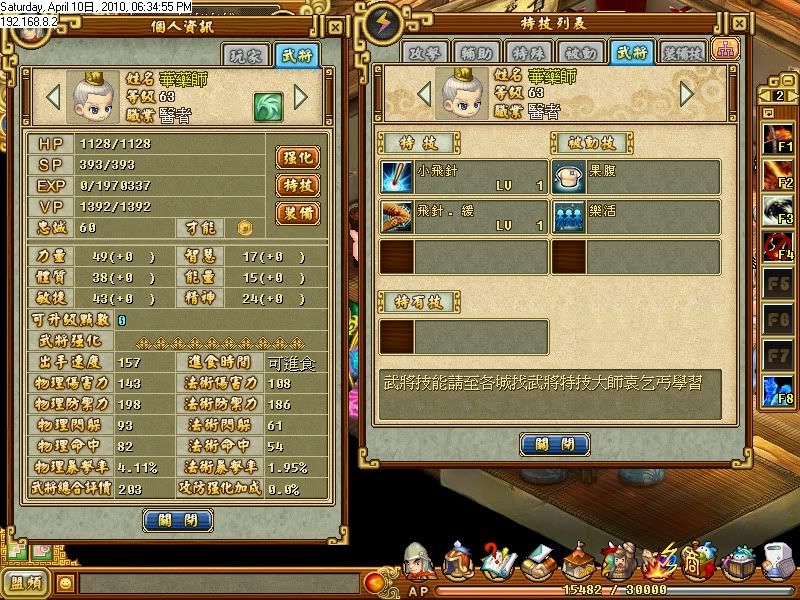Close the 特技列表 panel with 關閉
Image resolution: width=800 pixels, height=600 pixels.
point(552,444)
